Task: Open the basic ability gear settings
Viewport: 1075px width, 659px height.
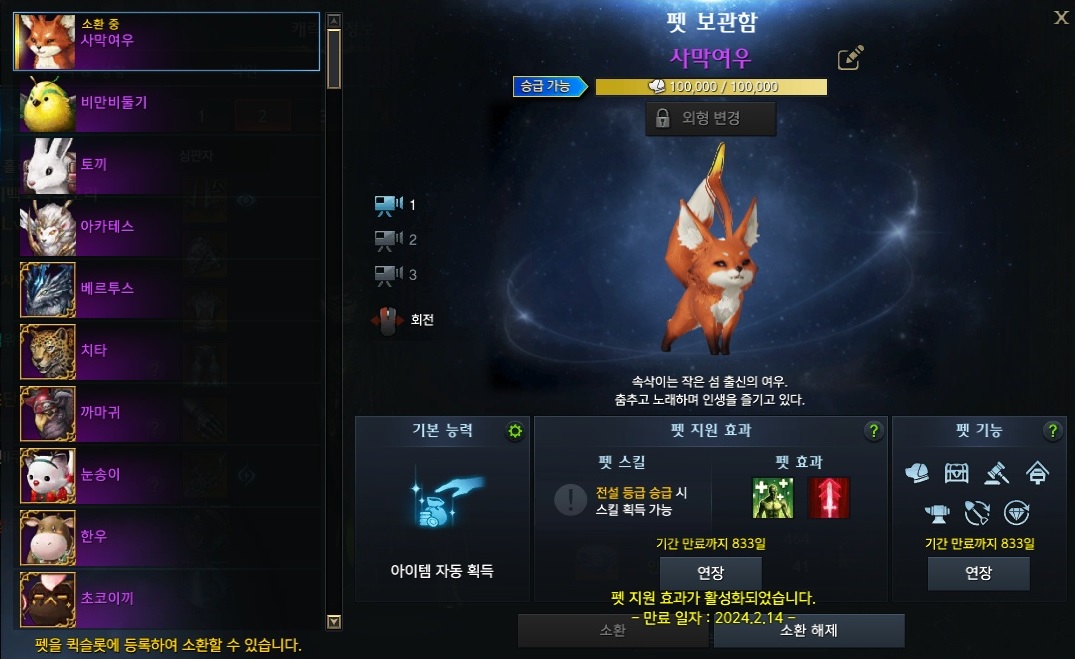Action: point(515,431)
